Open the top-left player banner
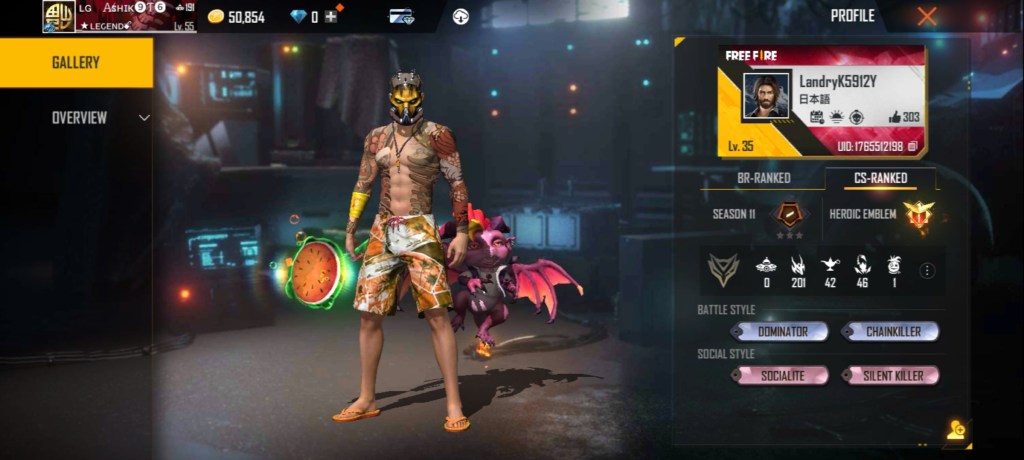Screen dimensions: 1024x460 (x=119, y=16)
